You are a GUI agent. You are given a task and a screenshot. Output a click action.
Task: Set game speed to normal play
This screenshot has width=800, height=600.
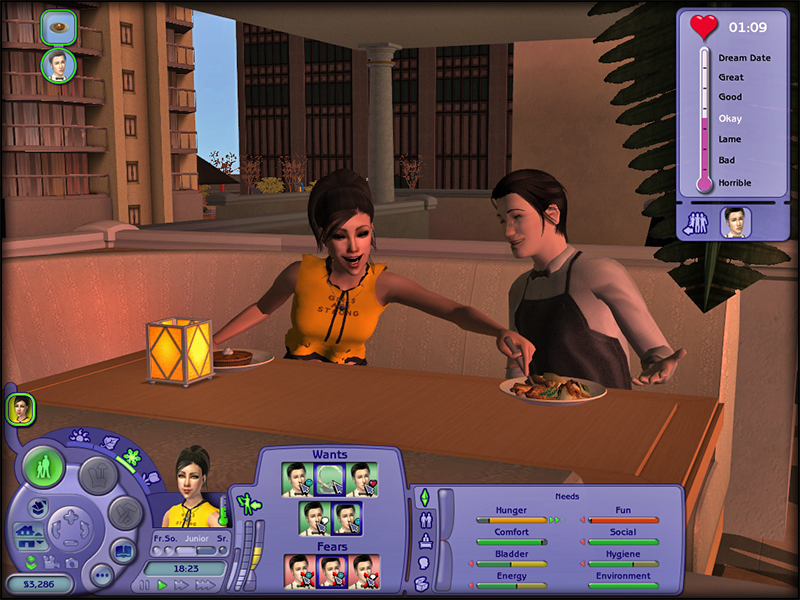(161, 585)
